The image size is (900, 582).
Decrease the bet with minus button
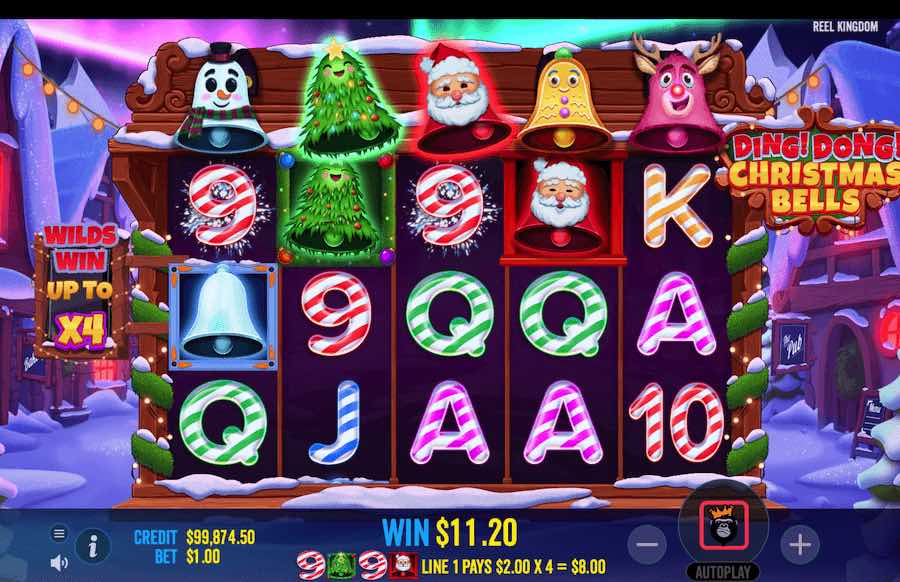click(649, 545)
